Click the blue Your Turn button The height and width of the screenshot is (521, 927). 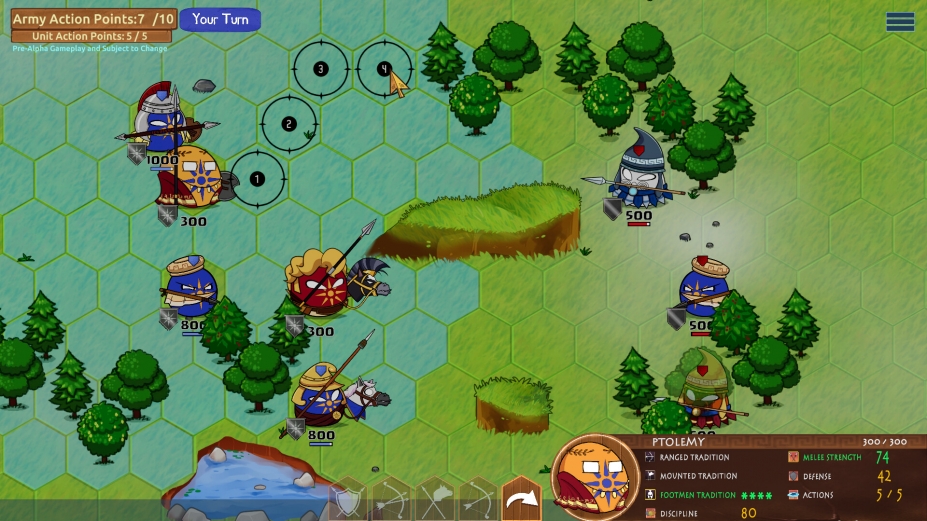(x=220, y=19)
